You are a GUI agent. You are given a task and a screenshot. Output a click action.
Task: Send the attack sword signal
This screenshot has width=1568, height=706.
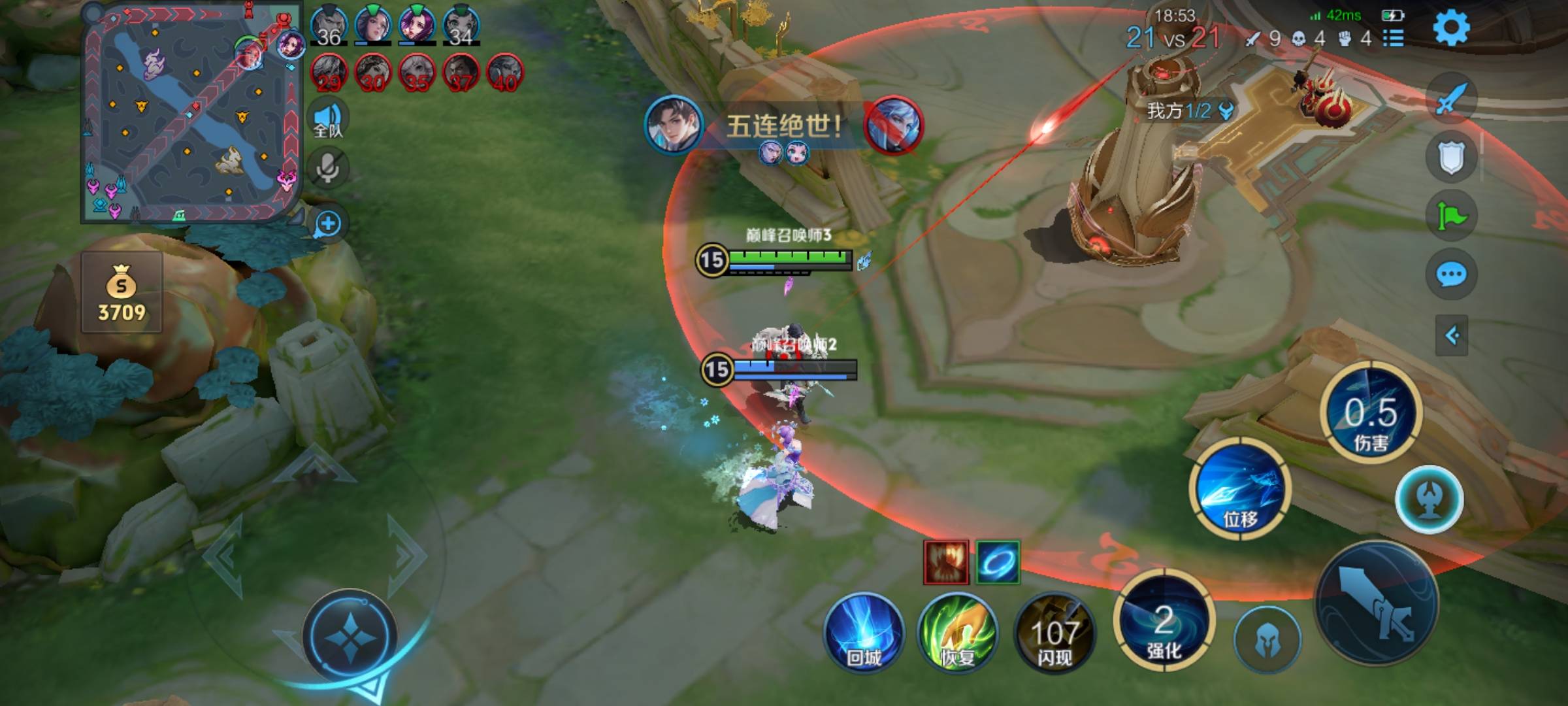click(x=1450, y=99)
